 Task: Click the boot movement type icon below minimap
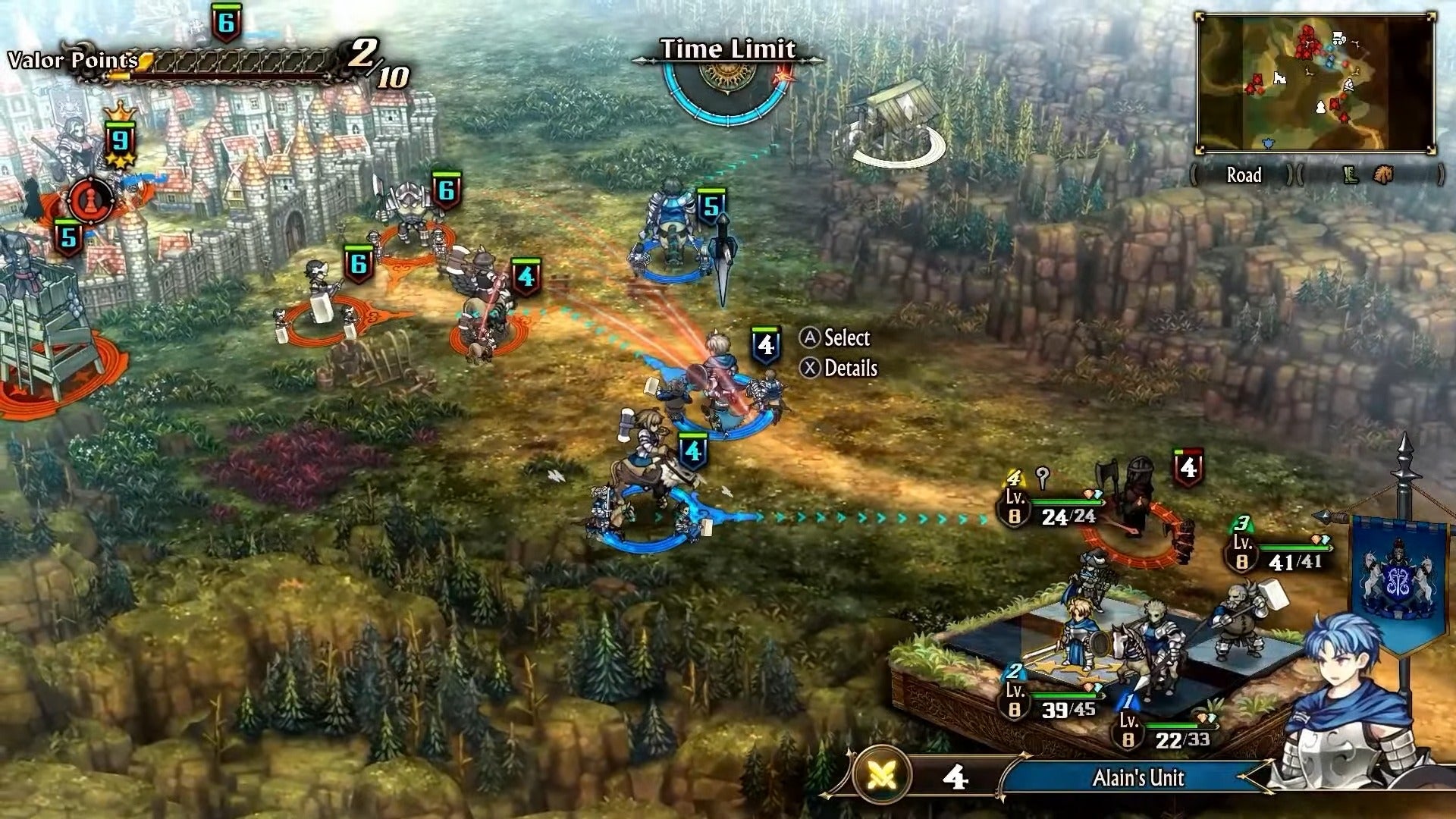(x=1351, y=176)
